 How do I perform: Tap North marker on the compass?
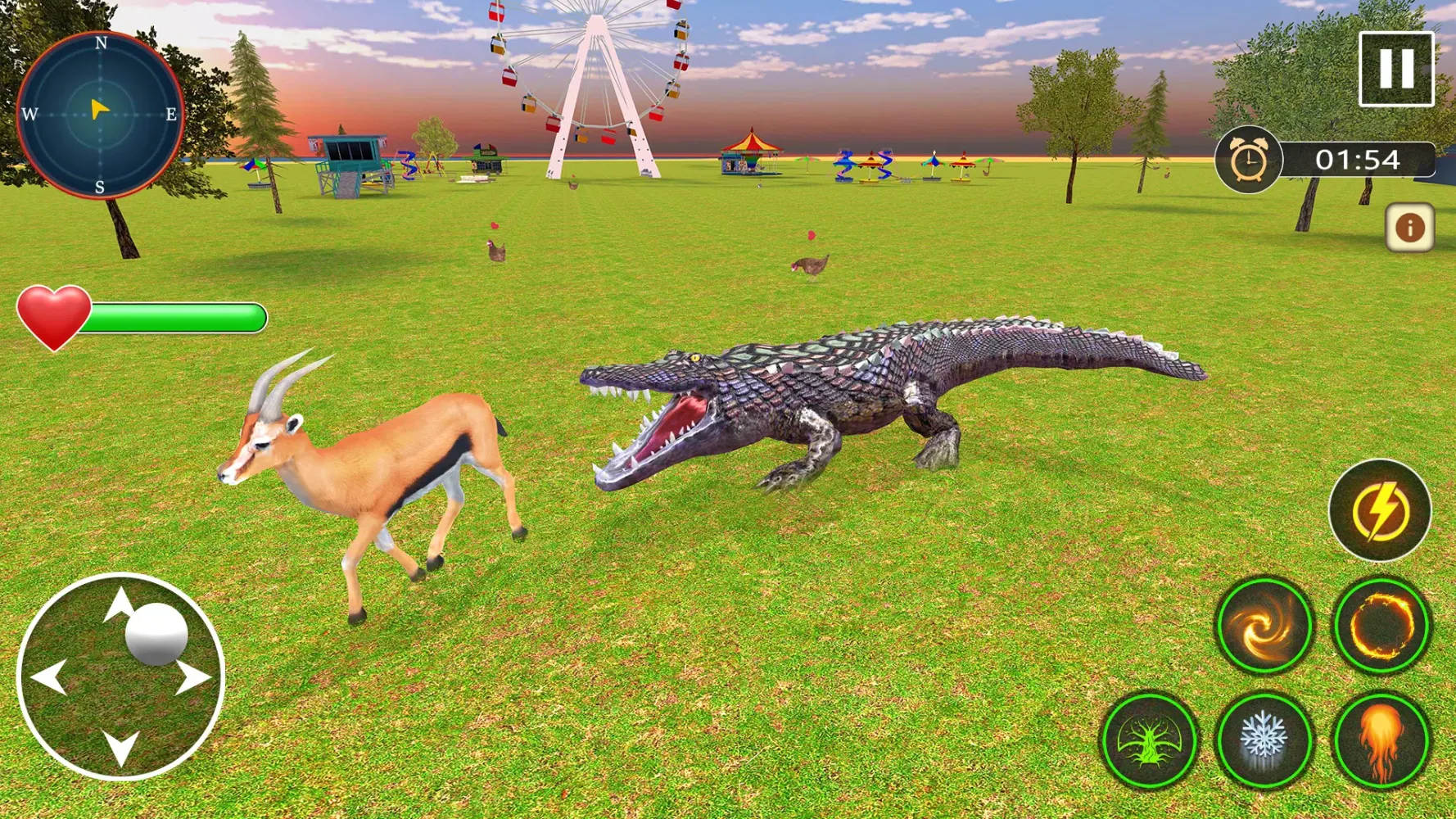click(x=101, y=43)
